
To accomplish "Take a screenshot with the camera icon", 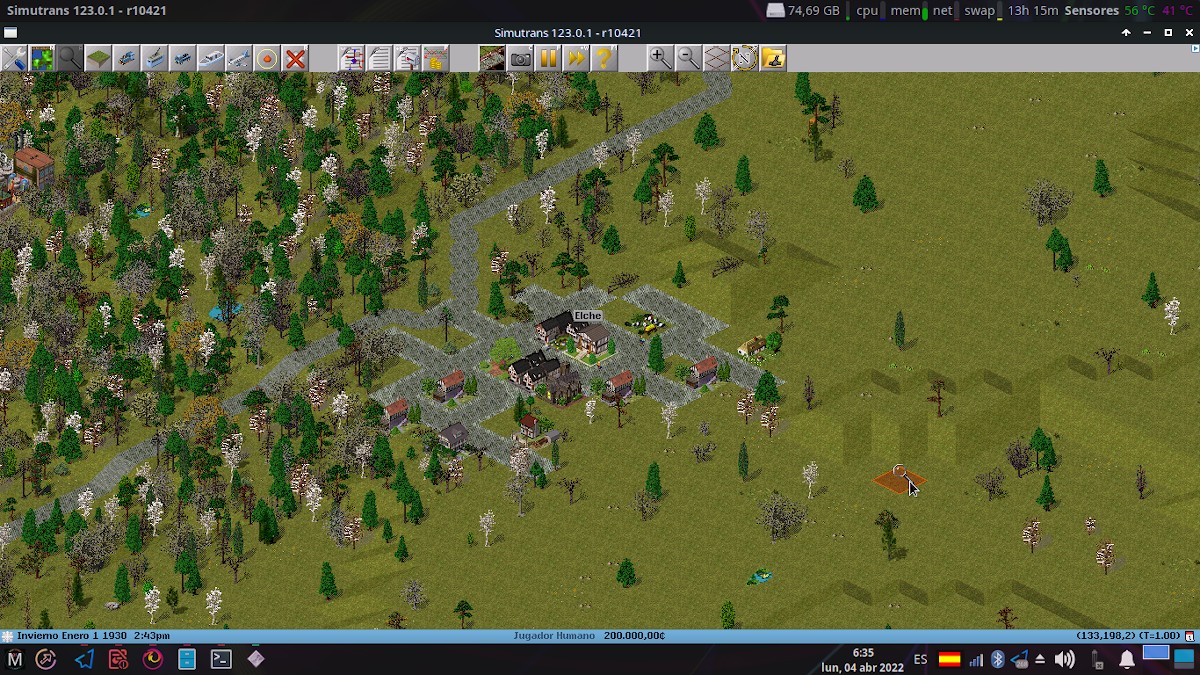I will pyautogui.click(x=520, y=58).
